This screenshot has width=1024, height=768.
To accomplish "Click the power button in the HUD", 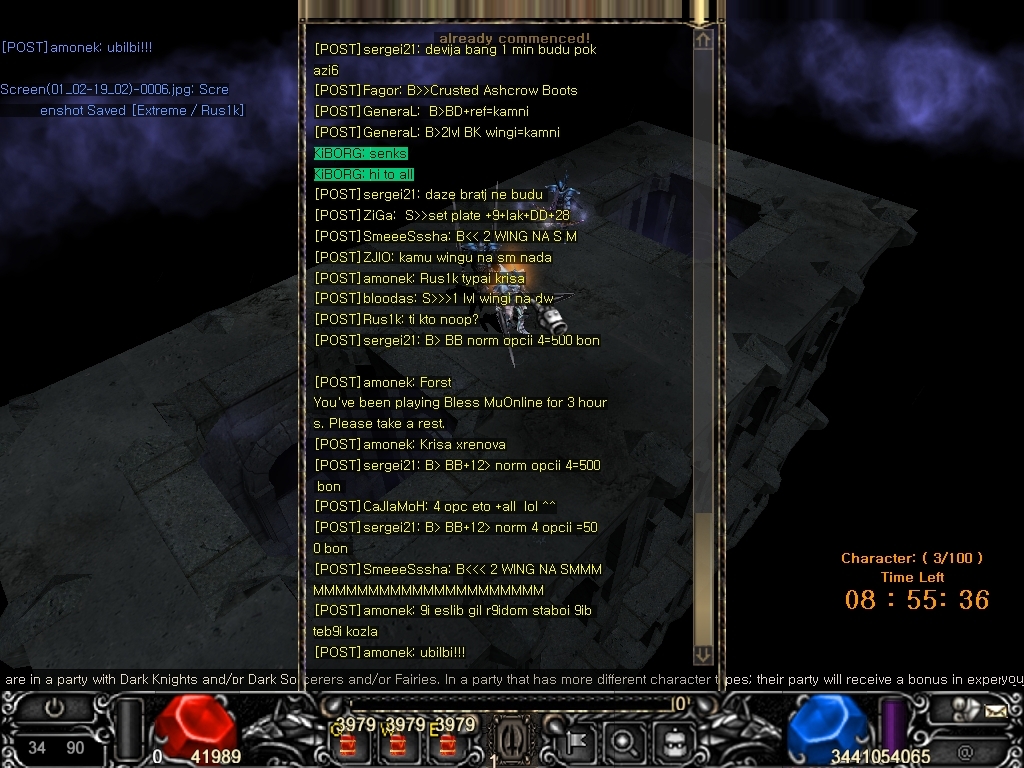I will [54, 709].
